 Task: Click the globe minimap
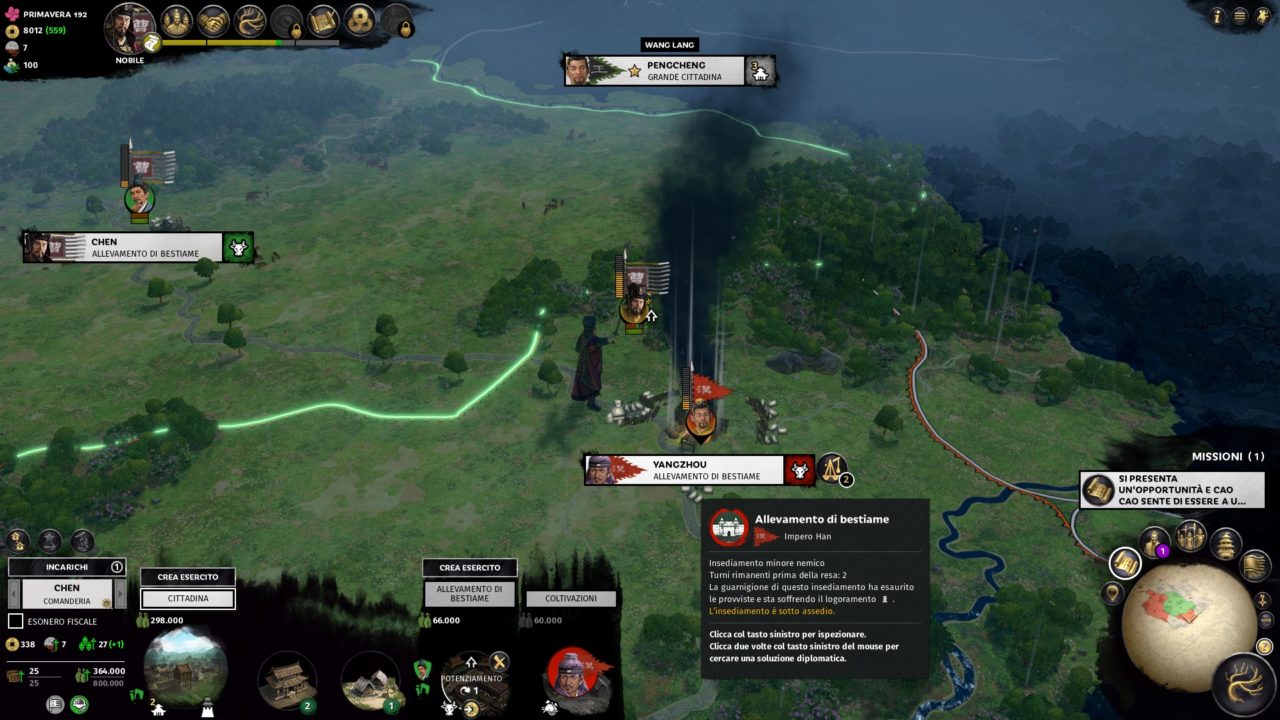[x=1186, y=627]
